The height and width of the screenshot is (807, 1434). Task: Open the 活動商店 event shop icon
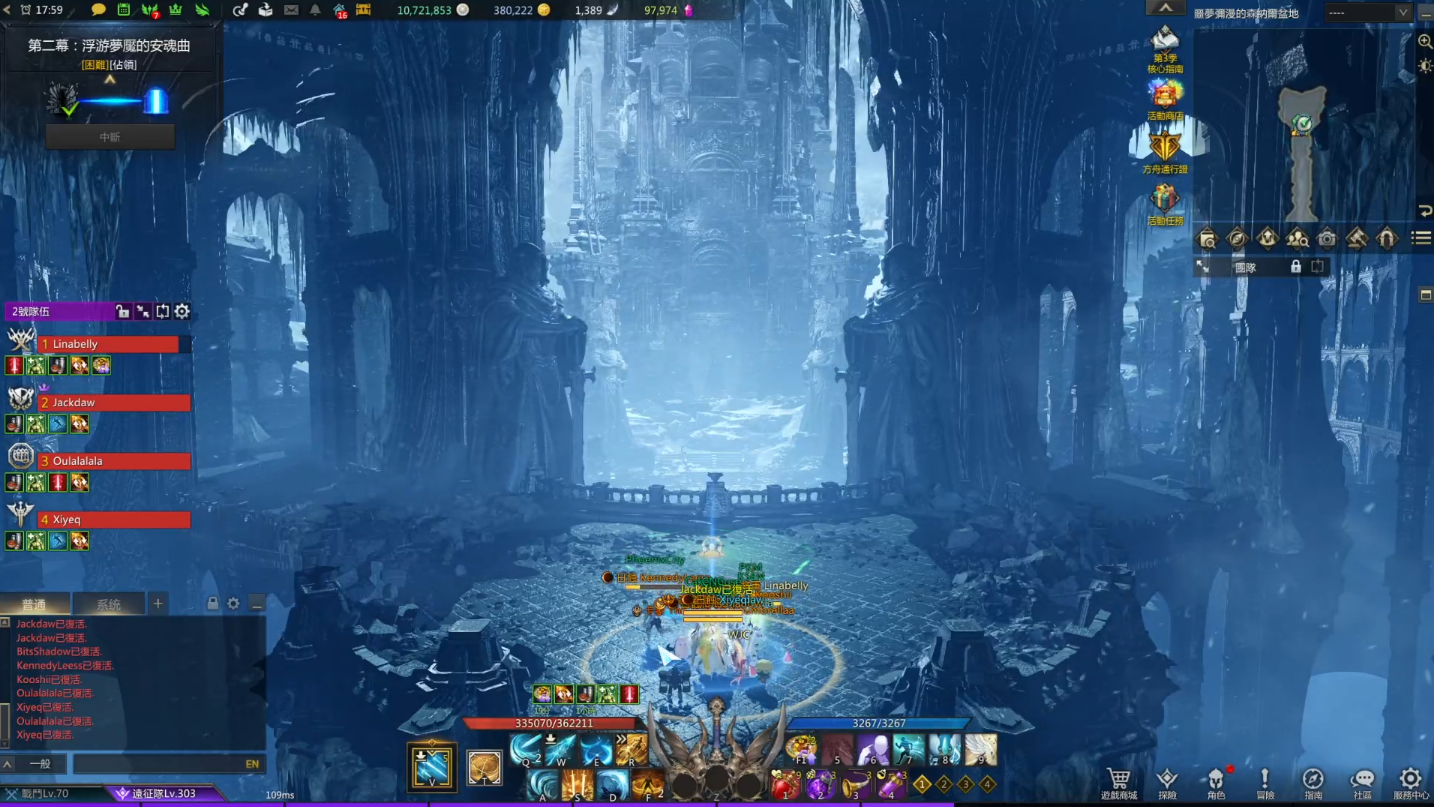(1165, 97)
